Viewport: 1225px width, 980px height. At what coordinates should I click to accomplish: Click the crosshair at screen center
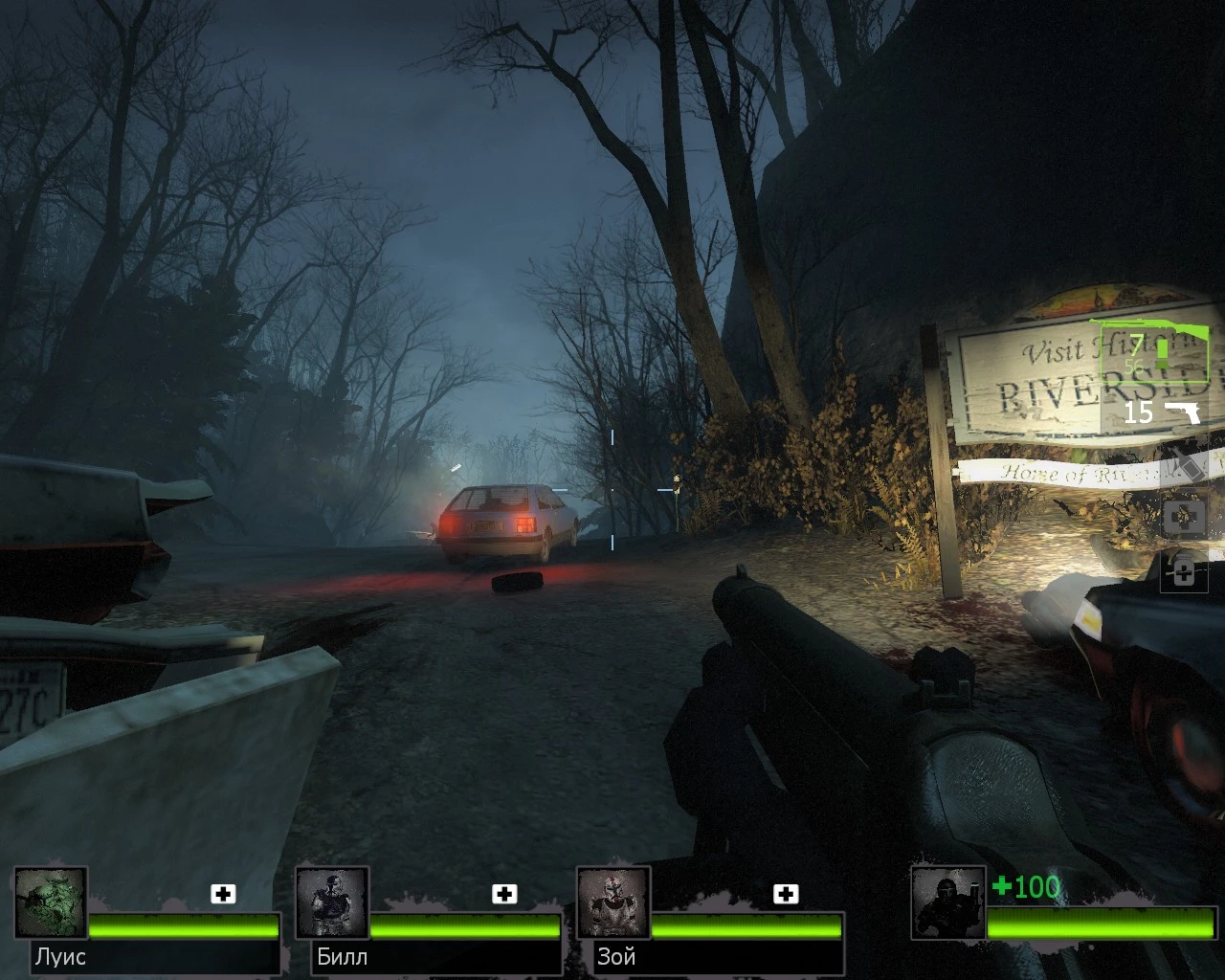point(611,490)
